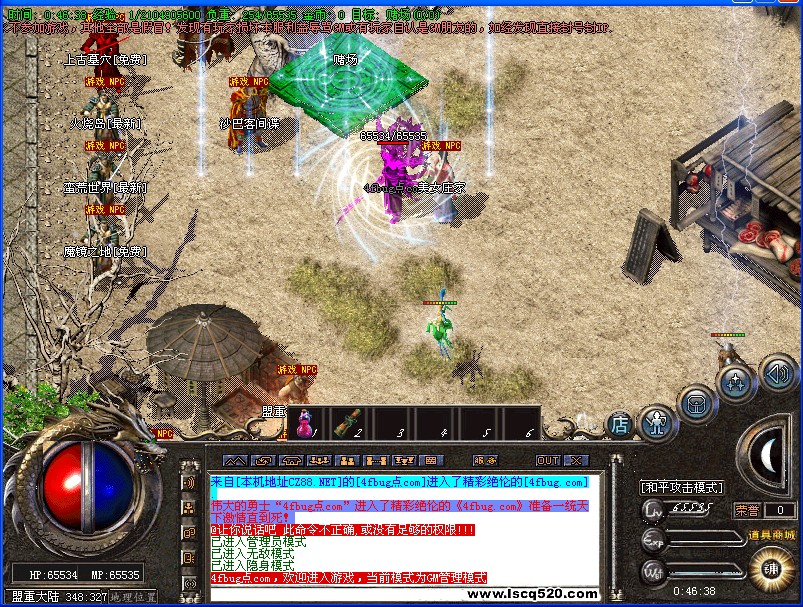The image size is (803, 607).
Task: Close the game with the X button
Action: pos(575,461)
